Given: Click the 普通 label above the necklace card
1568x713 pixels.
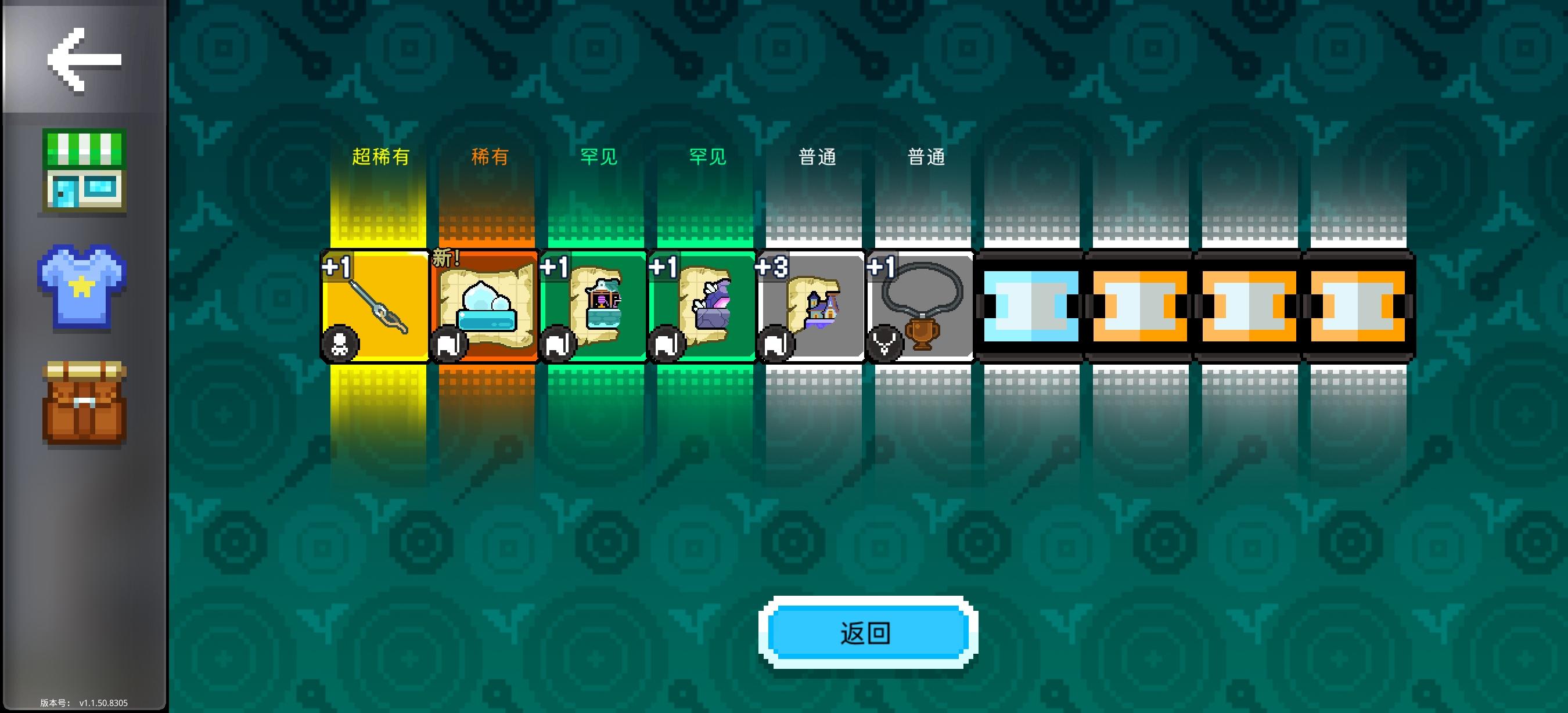Looking at the screenshot, I should pos(926,156).
